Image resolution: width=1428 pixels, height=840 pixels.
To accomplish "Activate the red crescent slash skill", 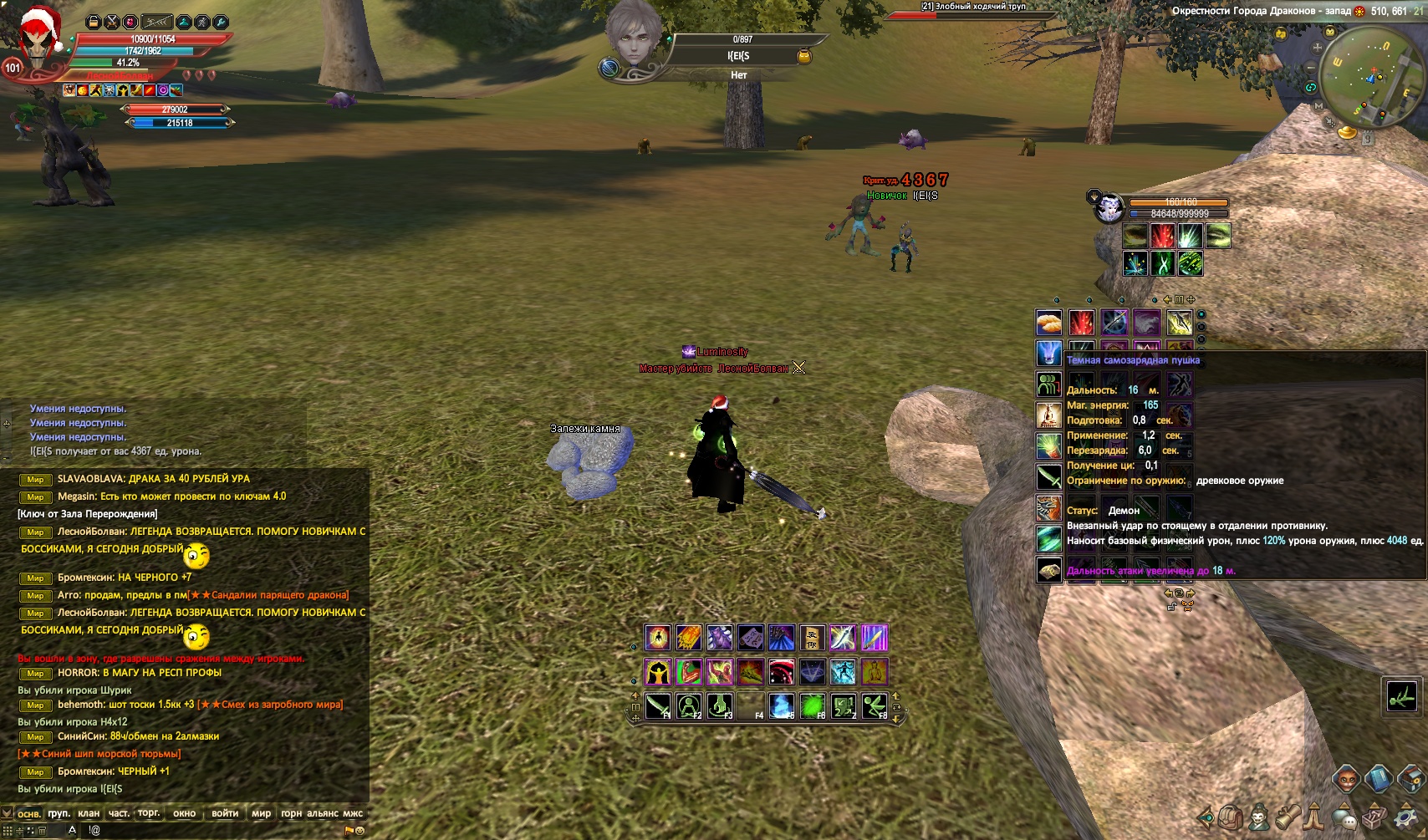I will 781,671.
